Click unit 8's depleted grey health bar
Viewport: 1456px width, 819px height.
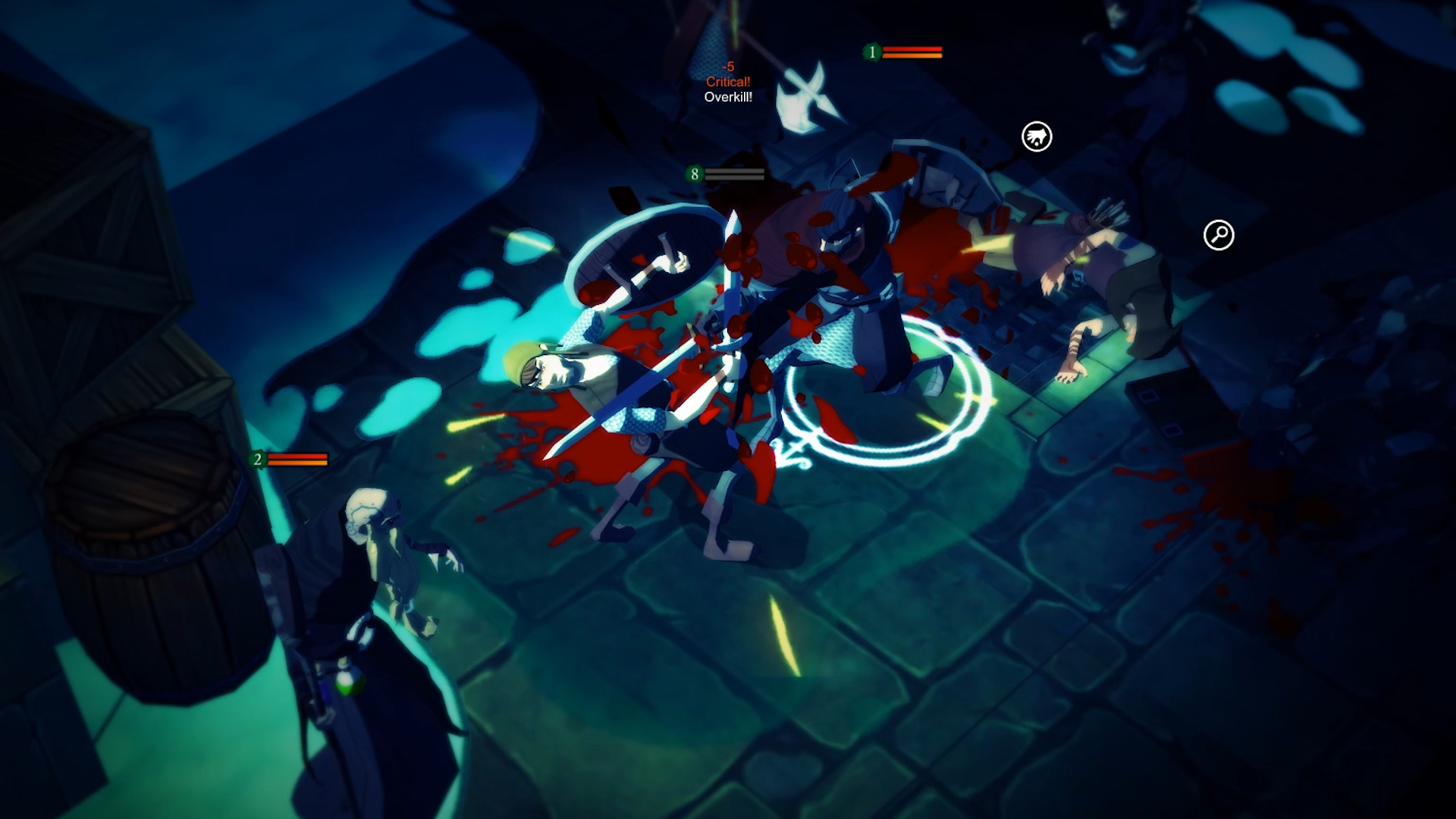(x=734, y=174)
